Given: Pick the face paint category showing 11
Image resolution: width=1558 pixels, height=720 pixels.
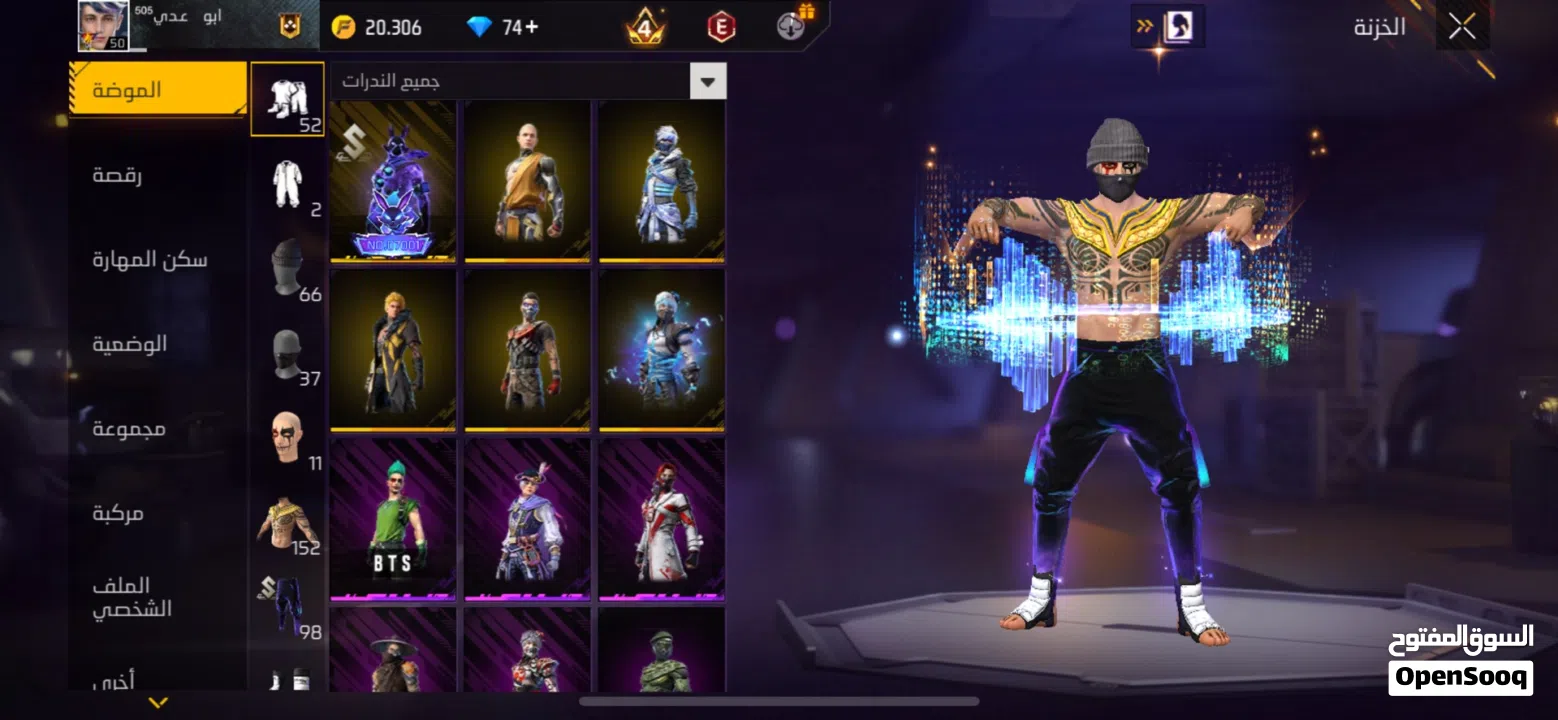Looking at the screenshot, I should pyautogui.click(x=288, y=440).
